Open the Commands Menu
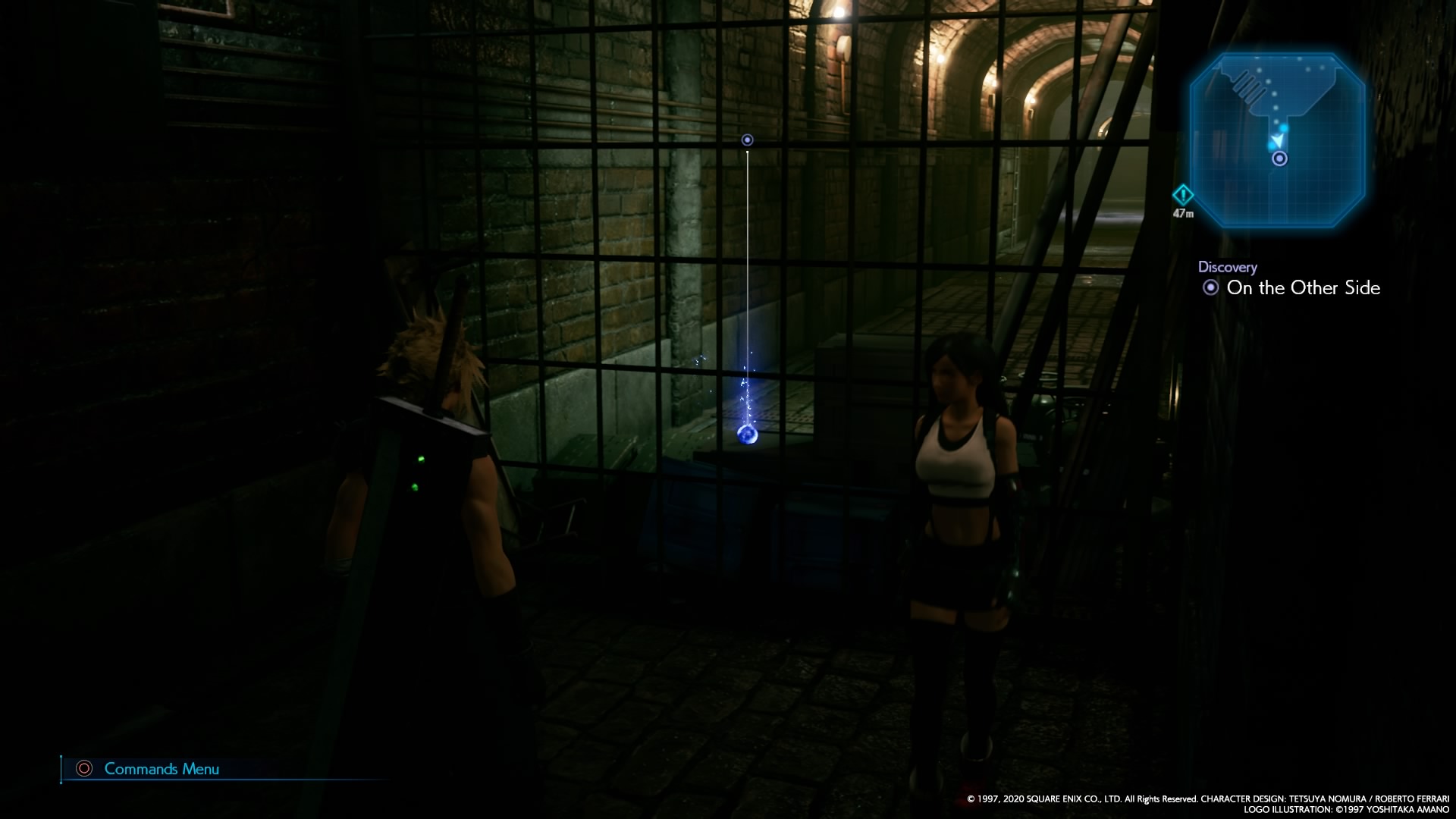The width and height of the screenshot is (1456, 819). coord(162,769)
